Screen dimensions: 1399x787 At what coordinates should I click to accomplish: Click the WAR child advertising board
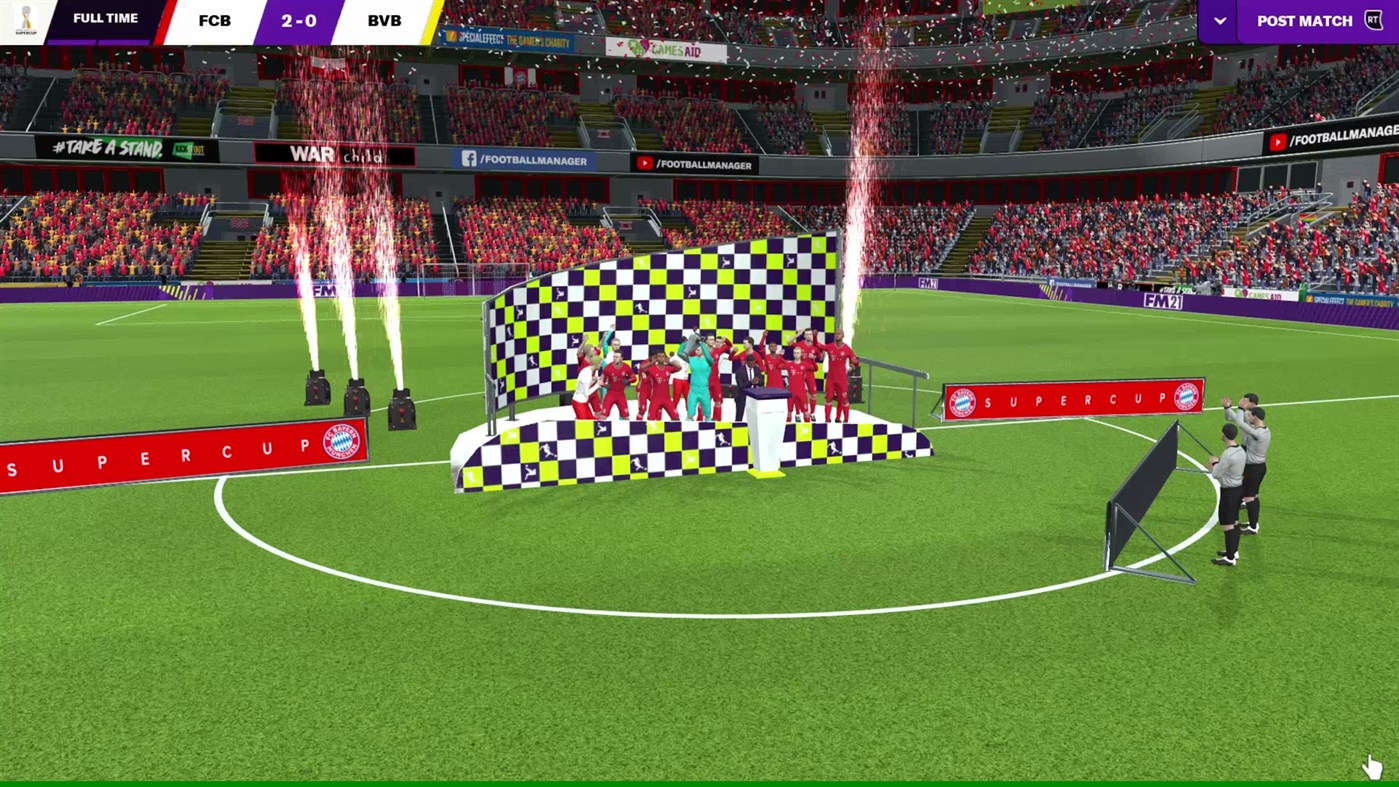pyautogui.click(x=333, y=155)
